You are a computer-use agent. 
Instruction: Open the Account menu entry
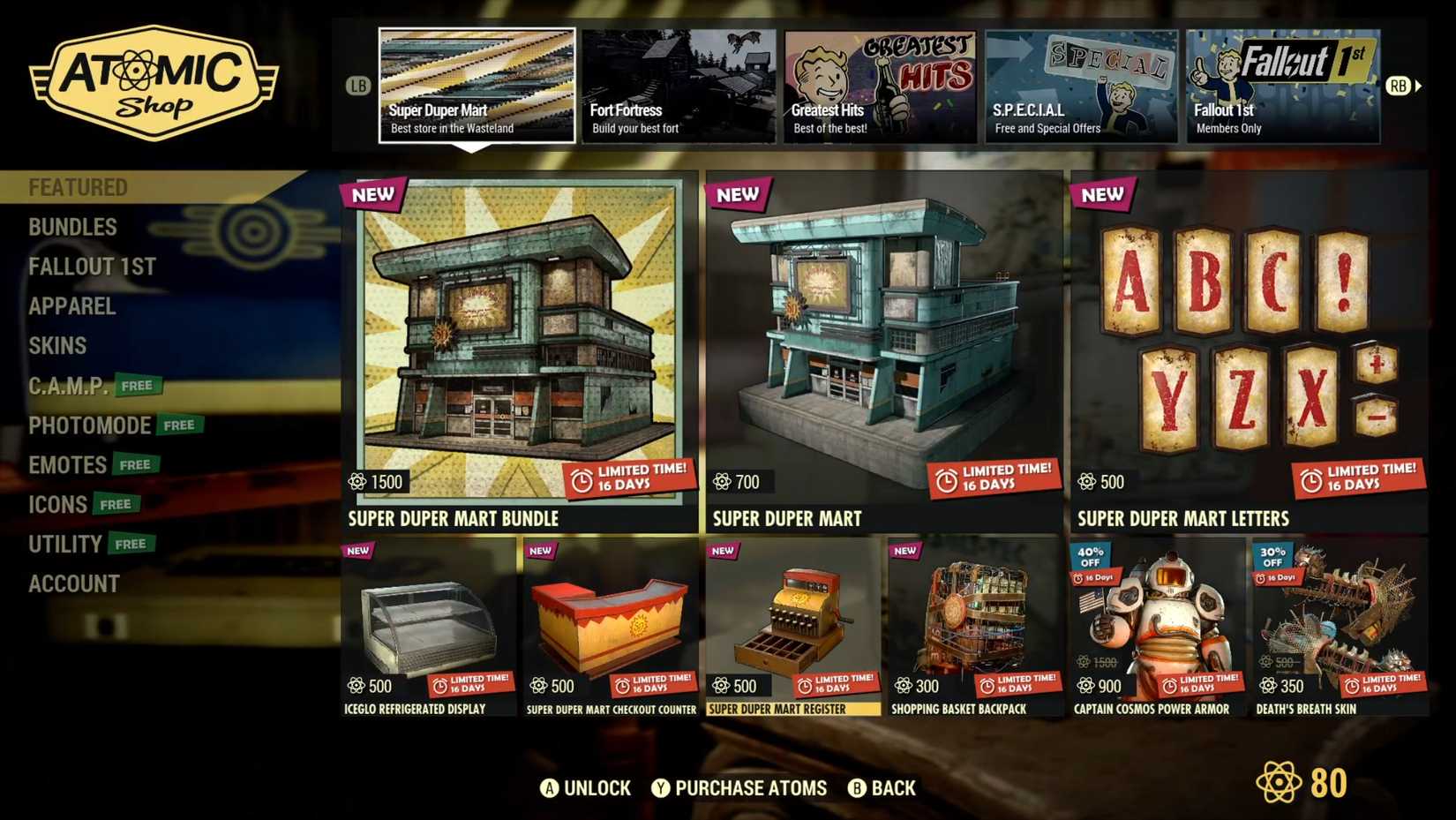[x=74, y=583]
